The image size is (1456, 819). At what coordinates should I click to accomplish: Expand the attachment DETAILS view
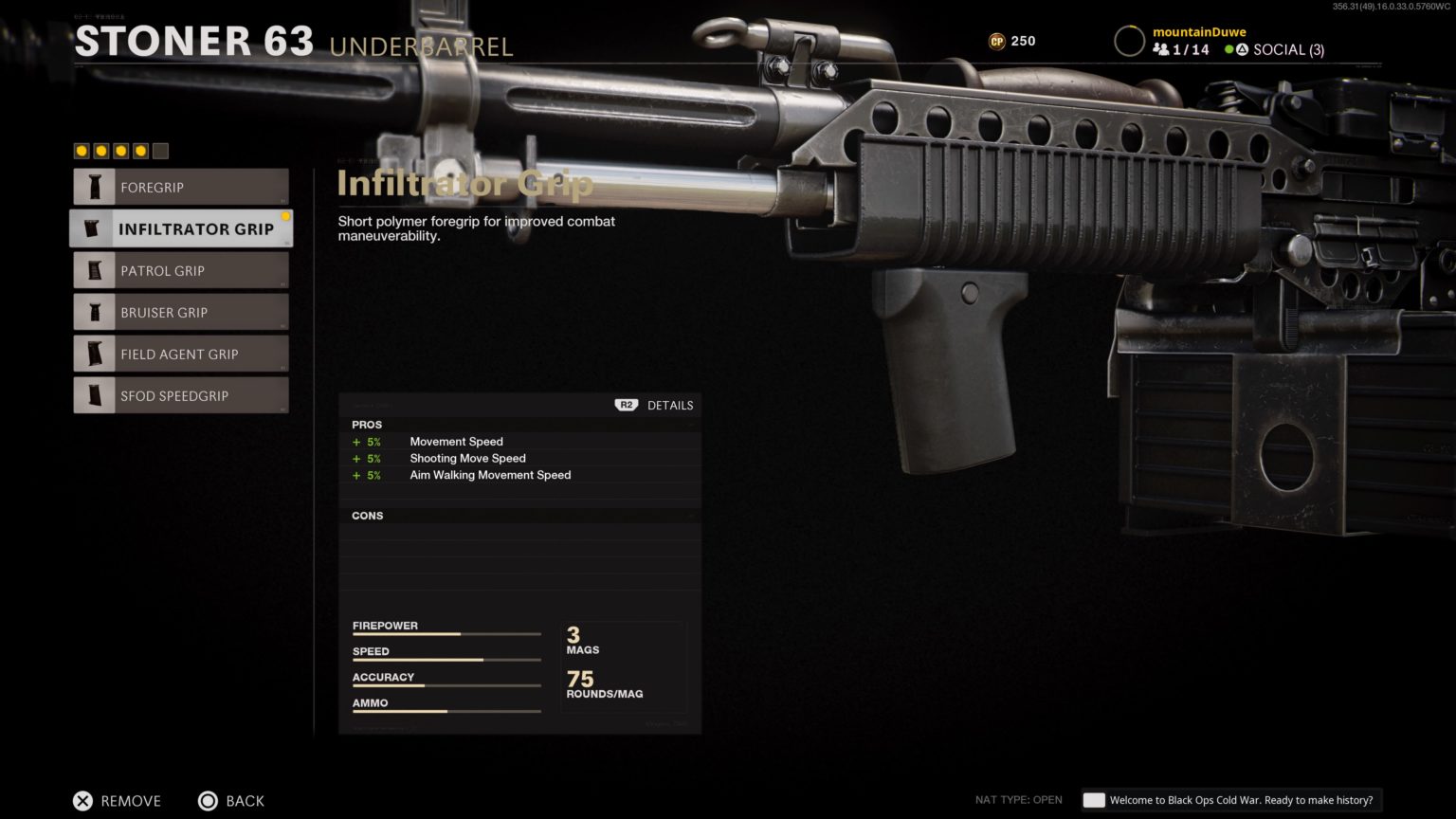(670, 405)
